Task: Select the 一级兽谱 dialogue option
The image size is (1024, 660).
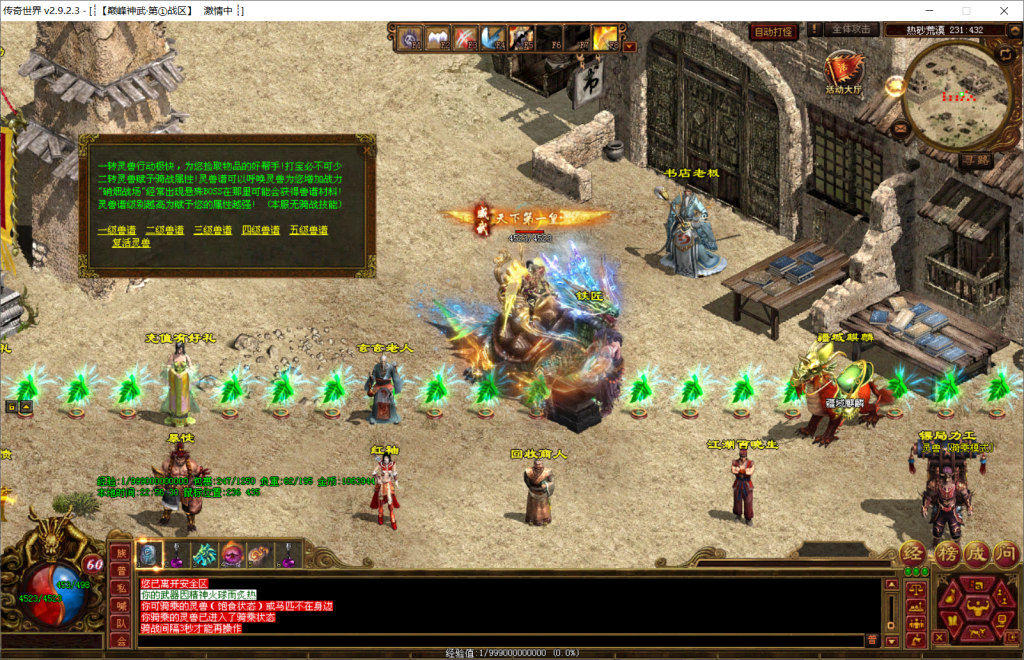Action: click(x=117, y=230)
